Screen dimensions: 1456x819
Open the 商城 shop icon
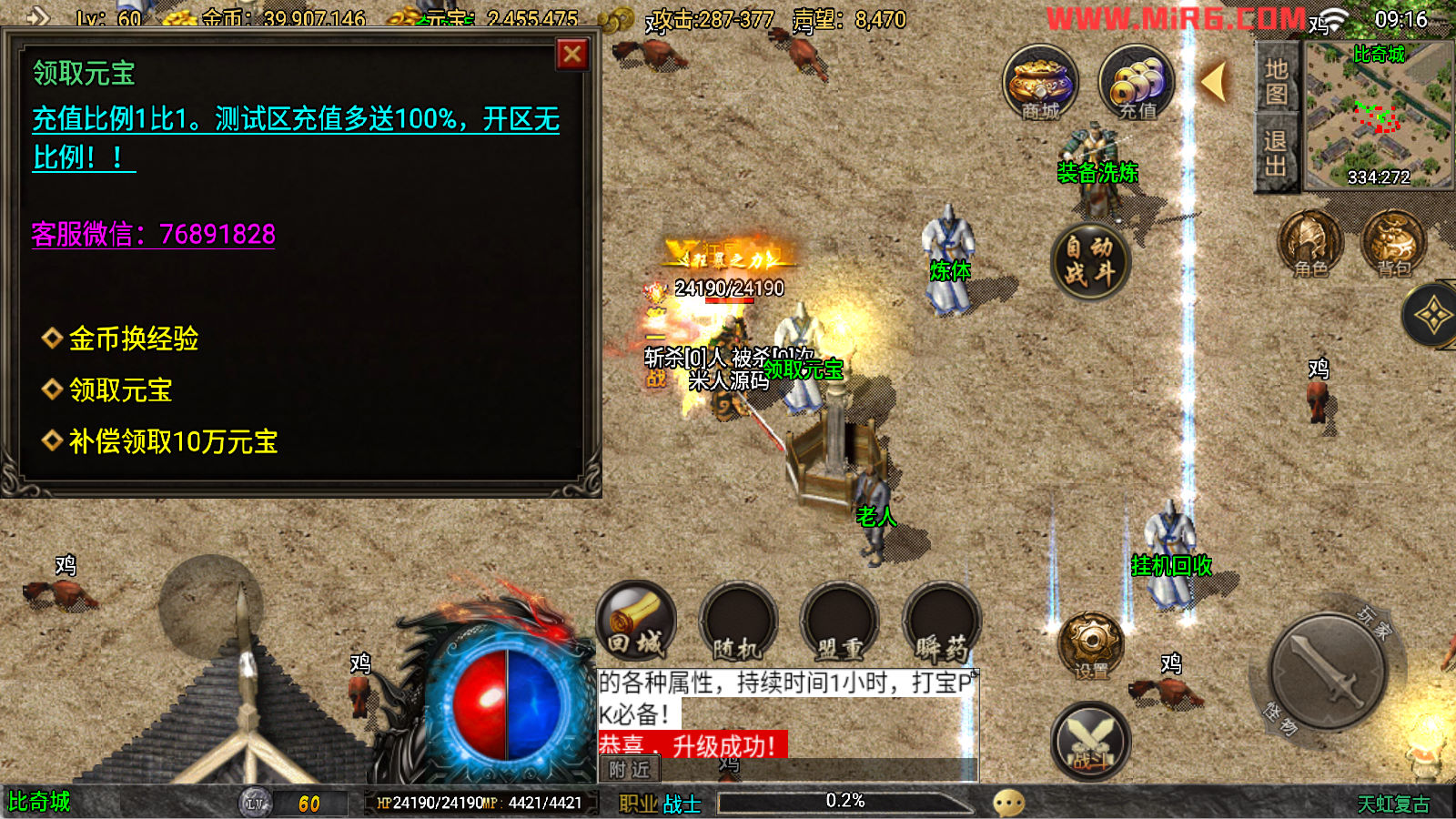[1040, 83]
